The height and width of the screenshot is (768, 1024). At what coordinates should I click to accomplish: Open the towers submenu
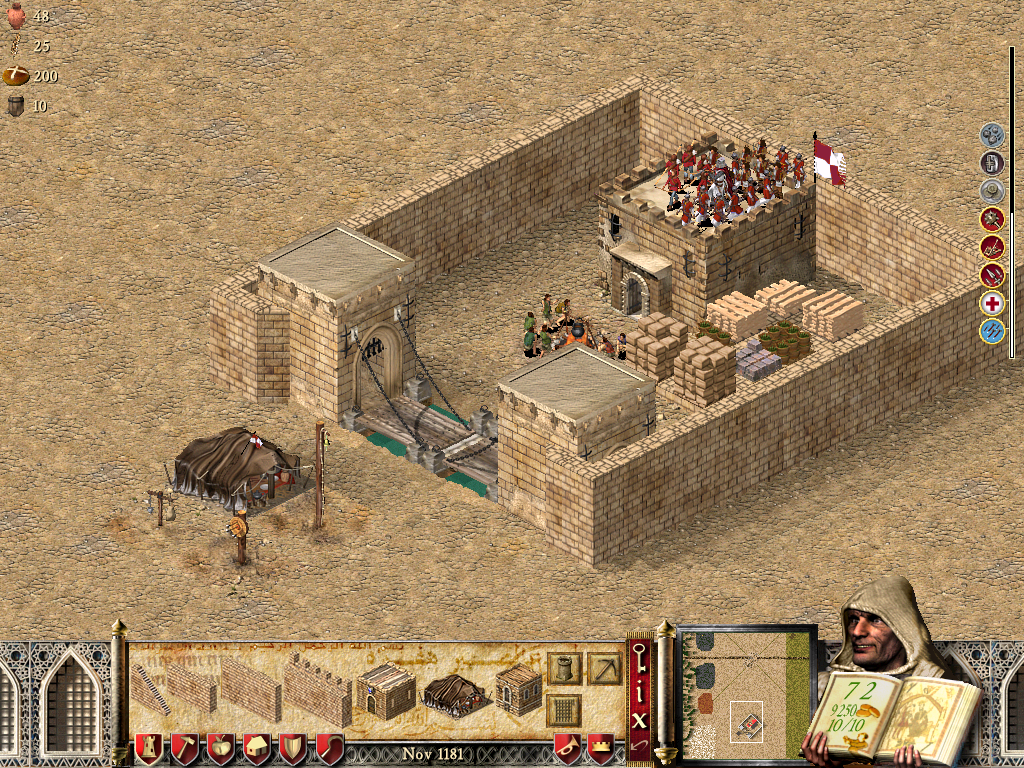point(564,669)
